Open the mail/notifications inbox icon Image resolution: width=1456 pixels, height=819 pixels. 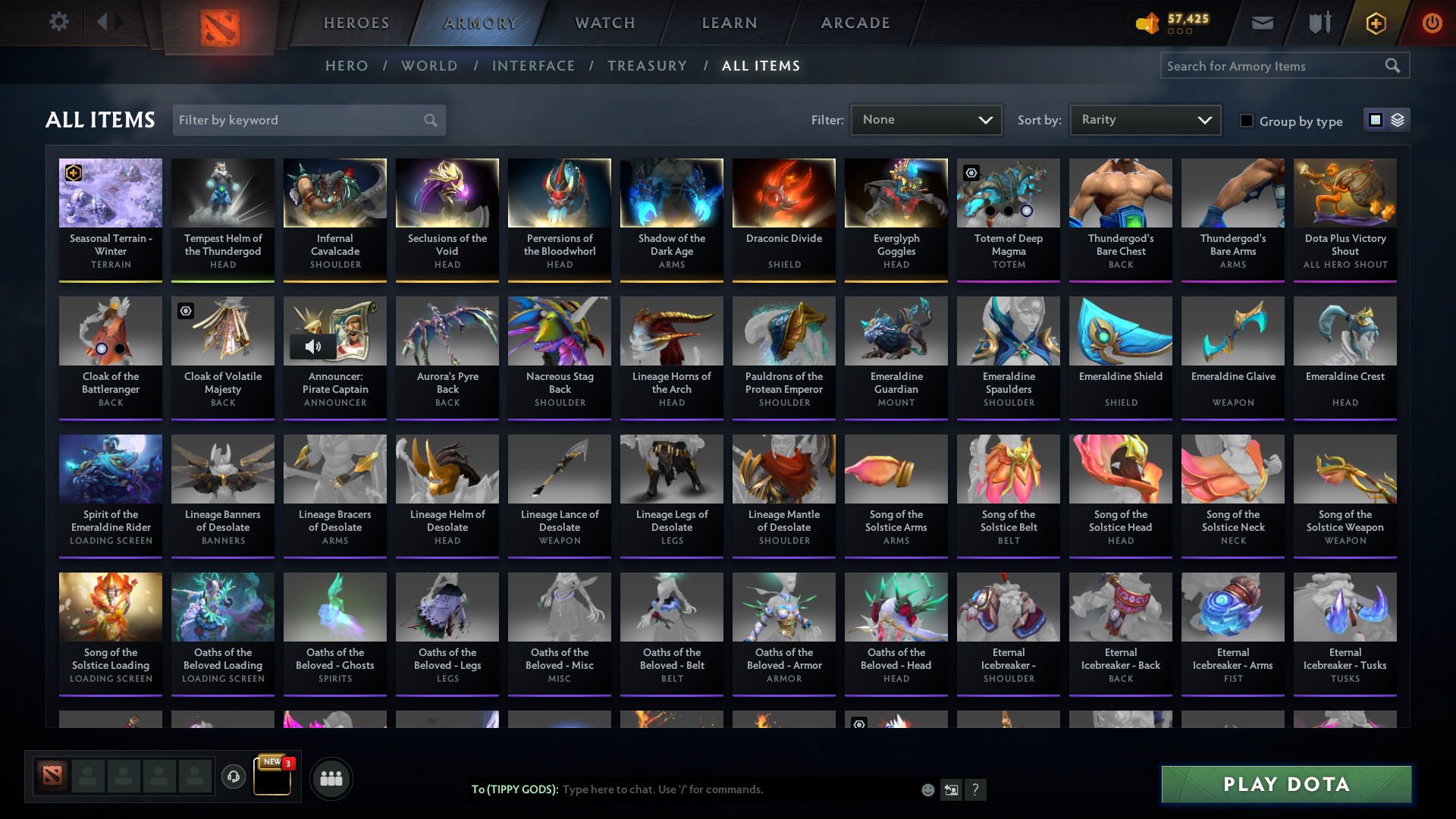point(1261,23)
